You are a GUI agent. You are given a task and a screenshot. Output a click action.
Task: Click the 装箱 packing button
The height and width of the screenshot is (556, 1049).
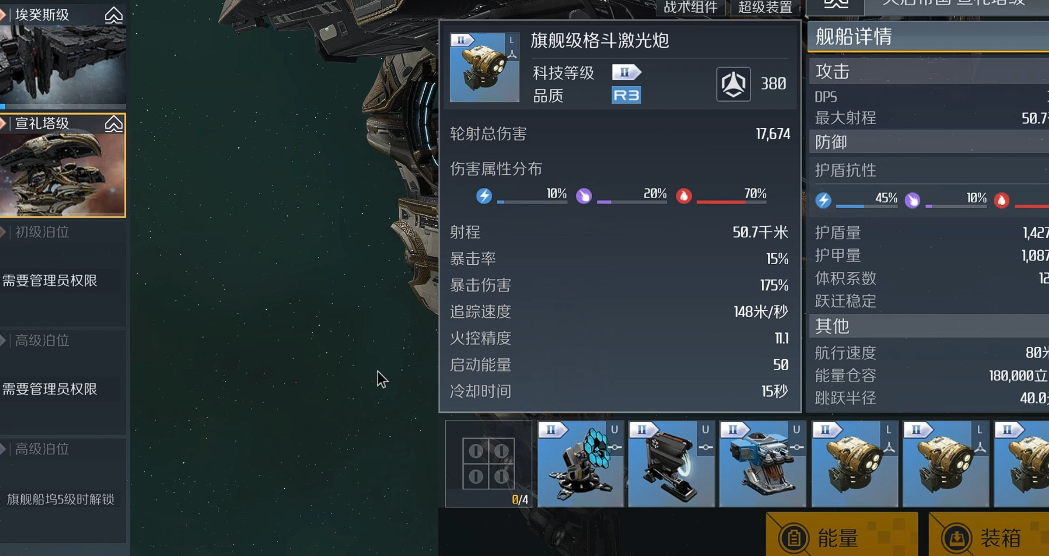pos(988,537)
